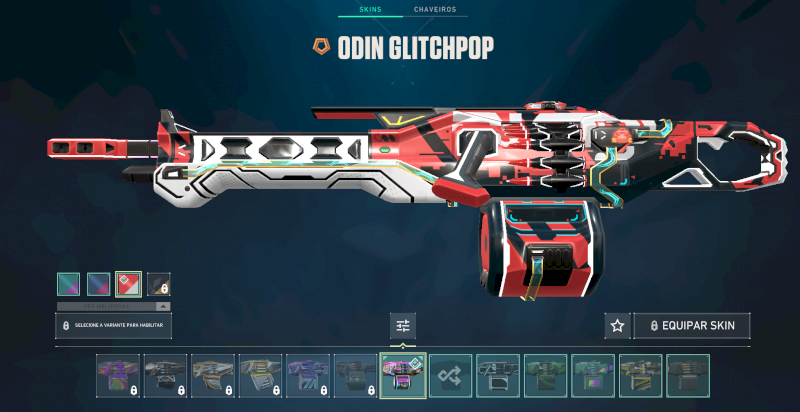Open the skin filter sliders button
Viewport: 800px width, 412px height.
click(403, 326)
